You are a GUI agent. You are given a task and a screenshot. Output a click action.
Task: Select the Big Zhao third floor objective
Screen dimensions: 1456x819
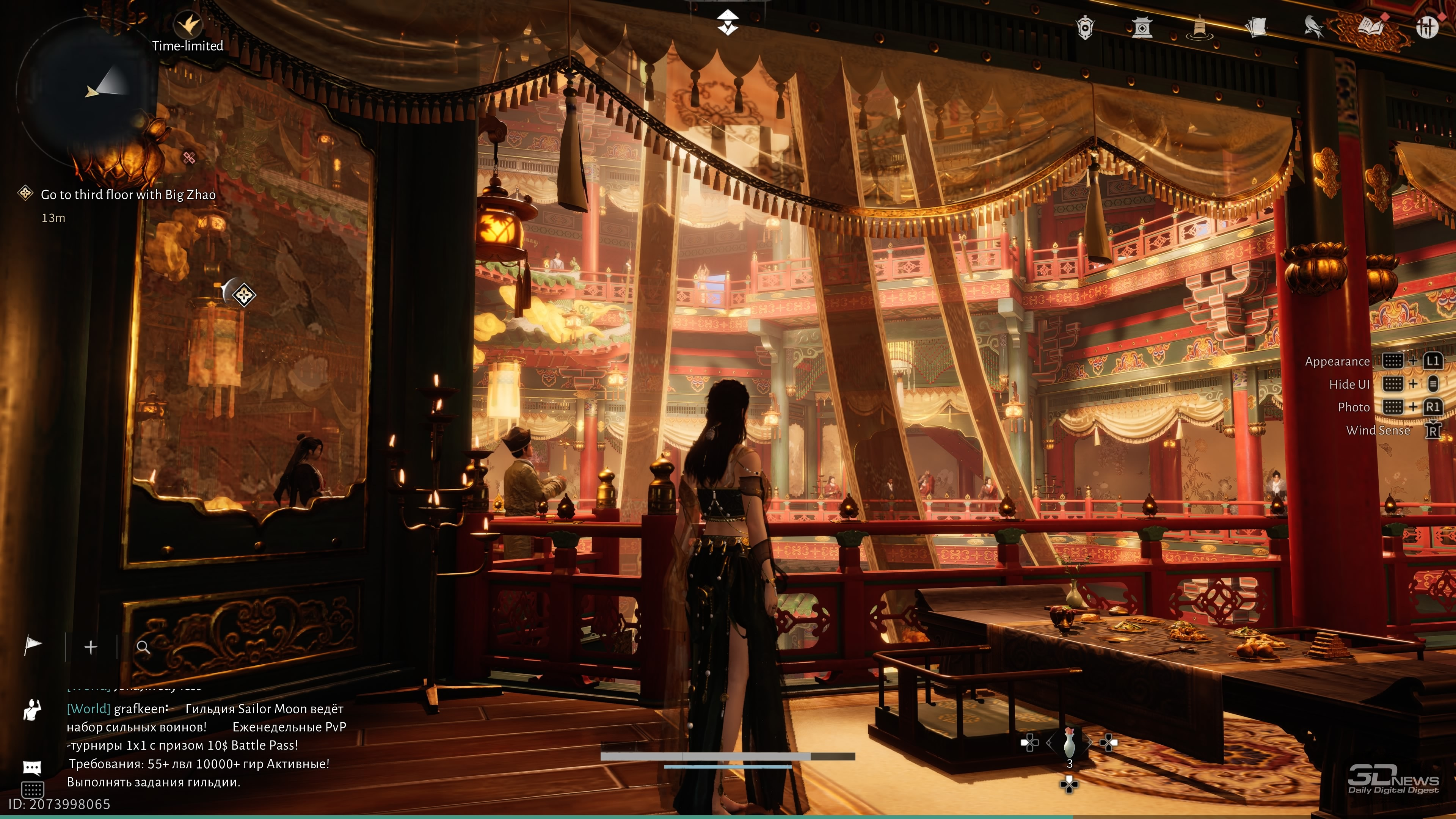pos(128,195)
